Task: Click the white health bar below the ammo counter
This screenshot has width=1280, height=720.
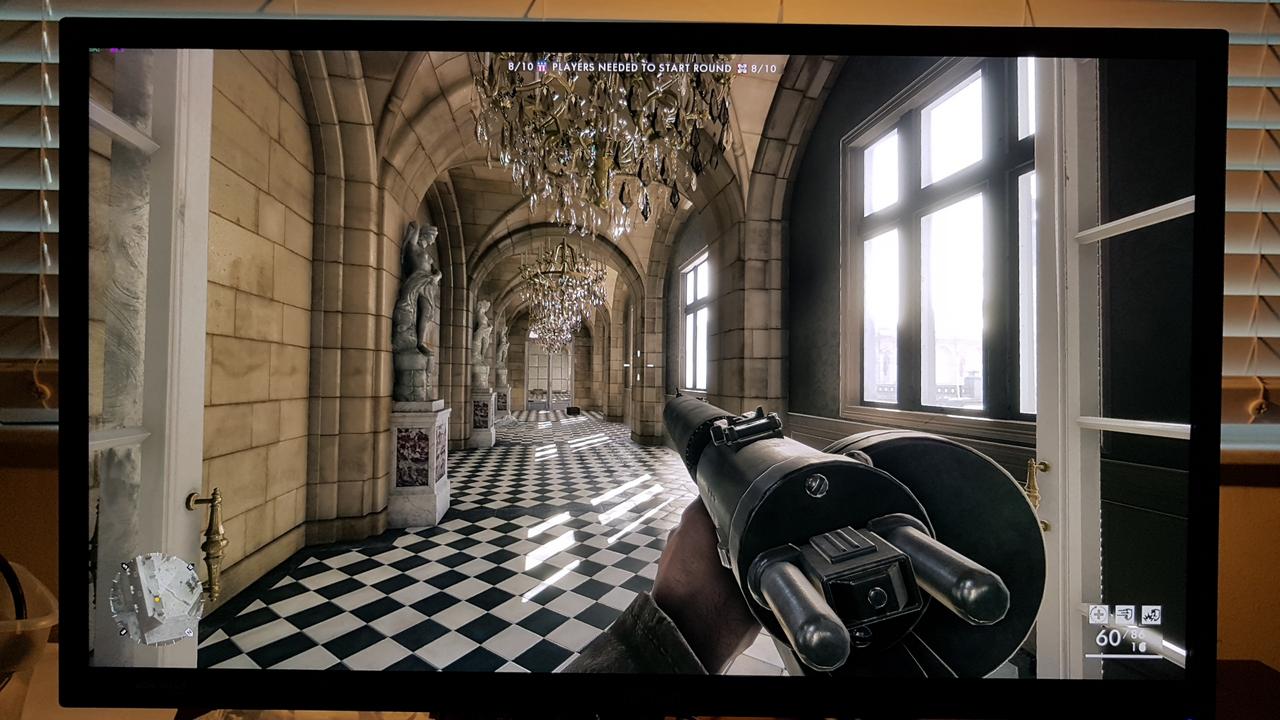Action: click(1124, 656)
